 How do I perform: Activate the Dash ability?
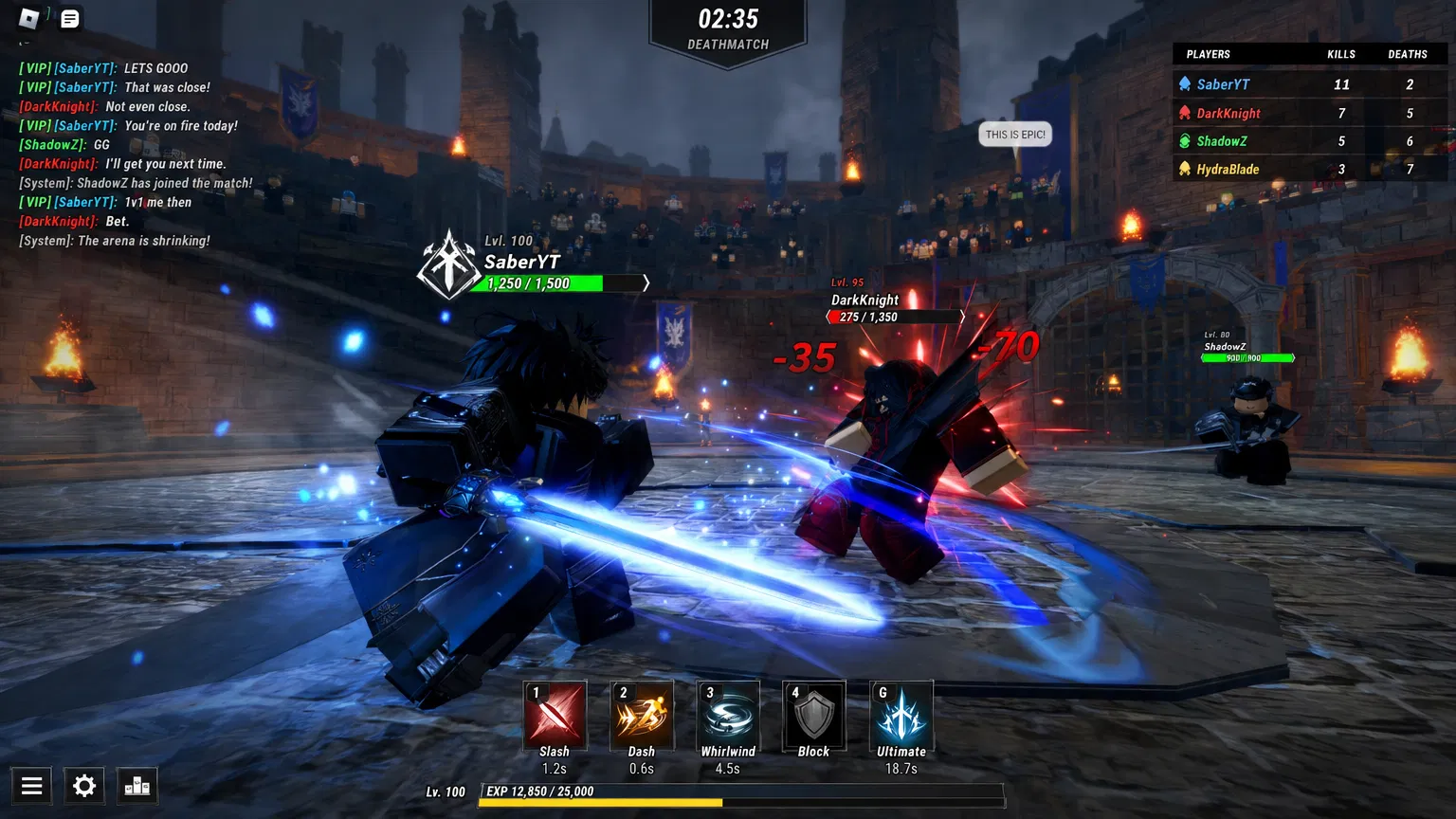click(642, 716)
